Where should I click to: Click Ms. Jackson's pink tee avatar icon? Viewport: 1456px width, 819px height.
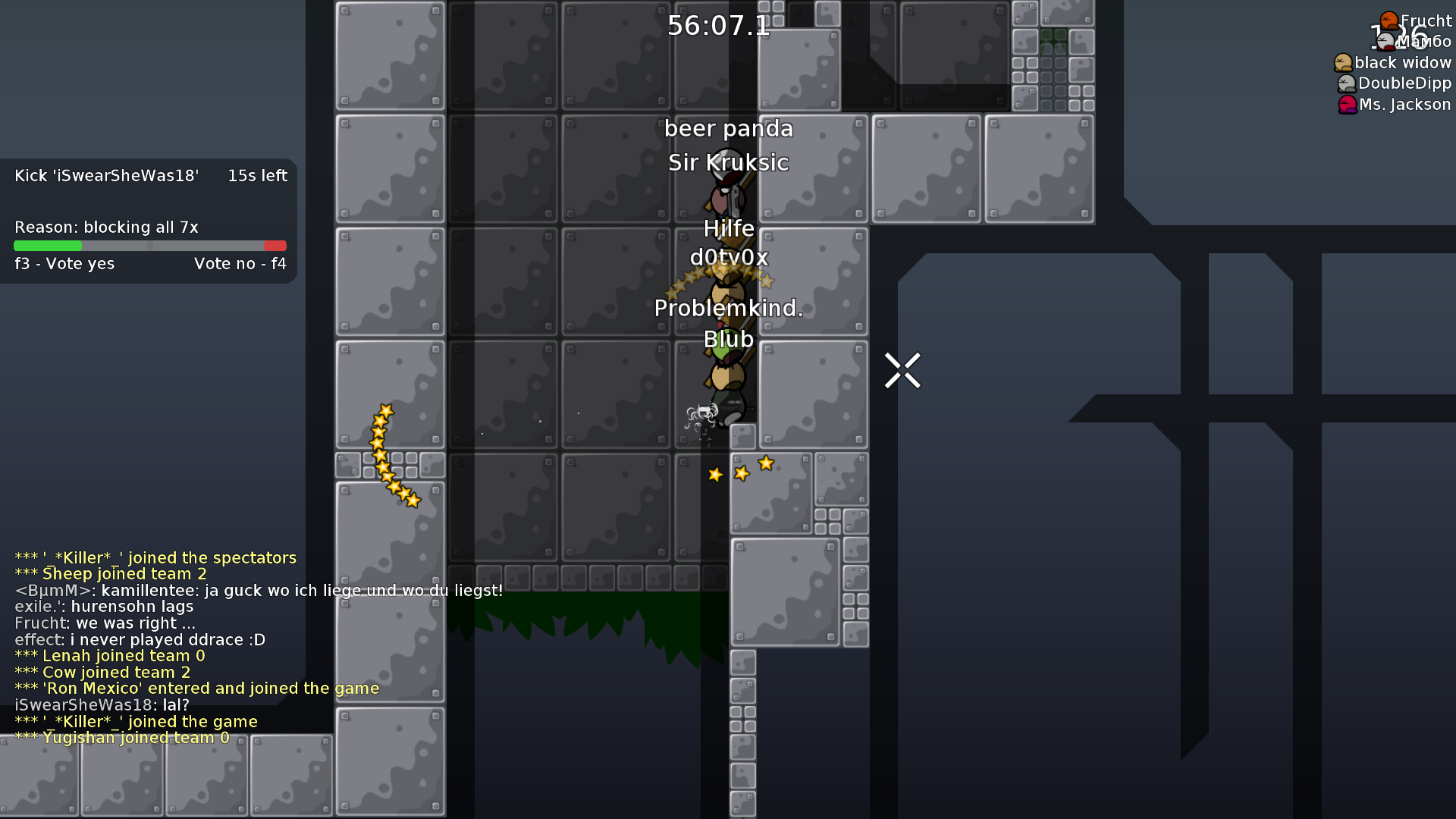[x=1346, y=105]
